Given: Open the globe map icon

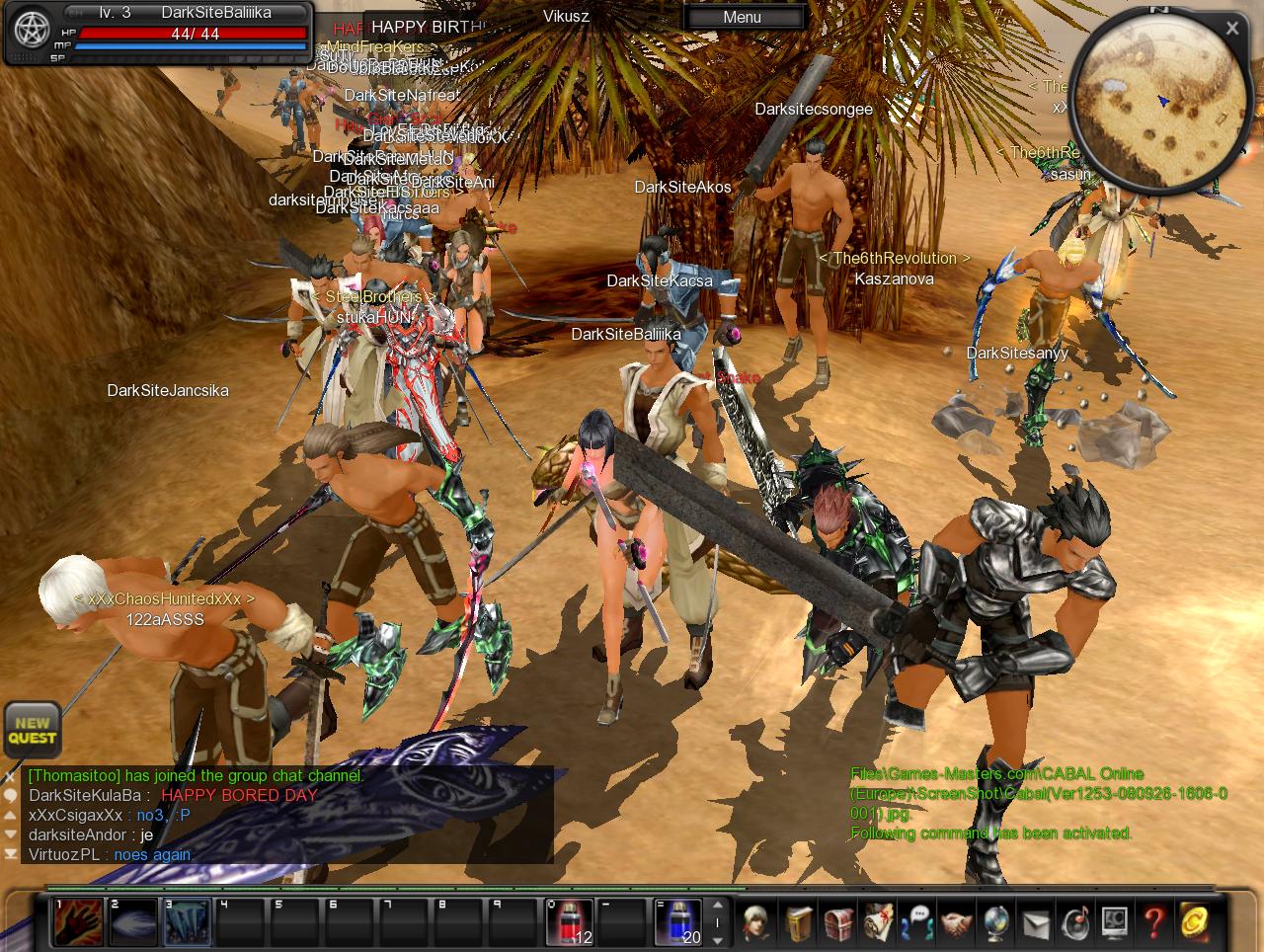Looking at the screenshot, I should tap(995, 922).
